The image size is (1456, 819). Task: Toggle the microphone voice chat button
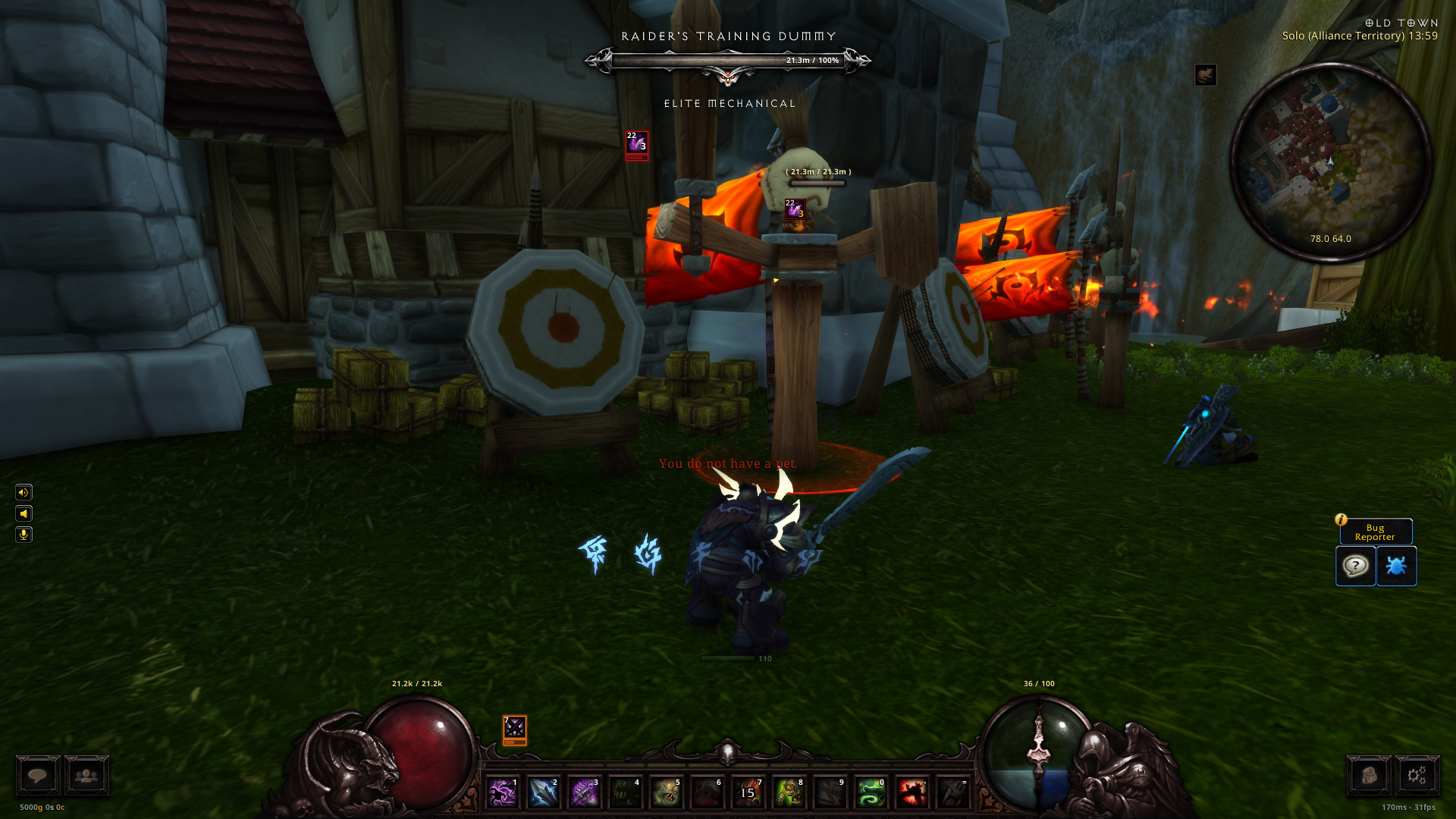pyautogui.click(x=24, y=535)
